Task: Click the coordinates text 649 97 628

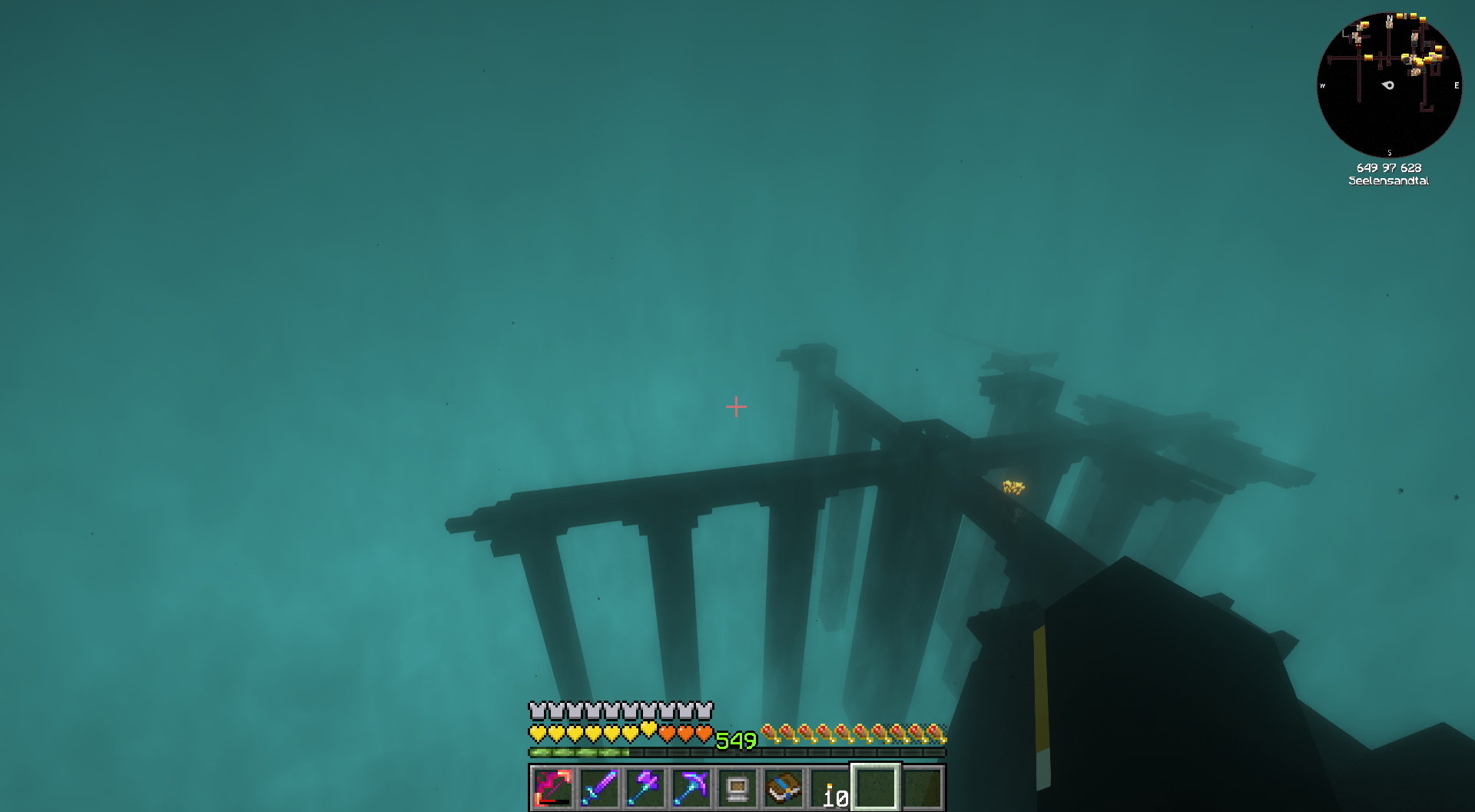Action: click(1389, 167)
